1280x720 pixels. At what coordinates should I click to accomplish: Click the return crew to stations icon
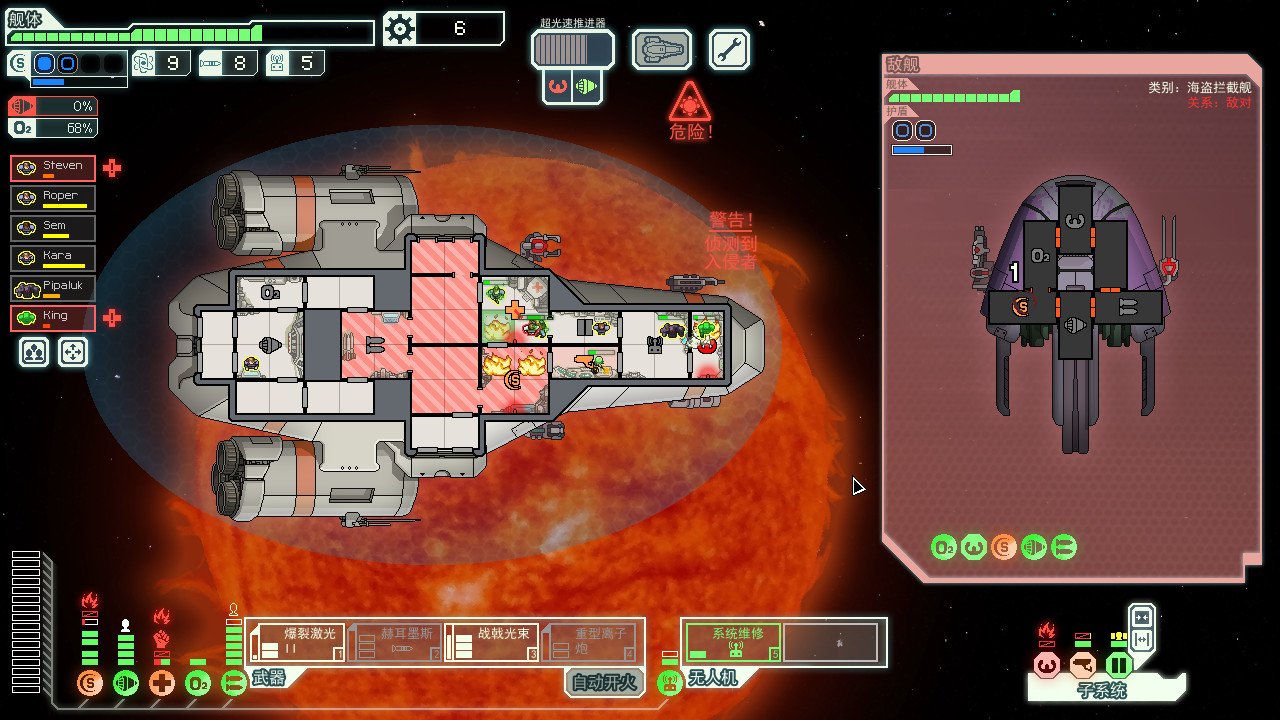pos(72,352)
